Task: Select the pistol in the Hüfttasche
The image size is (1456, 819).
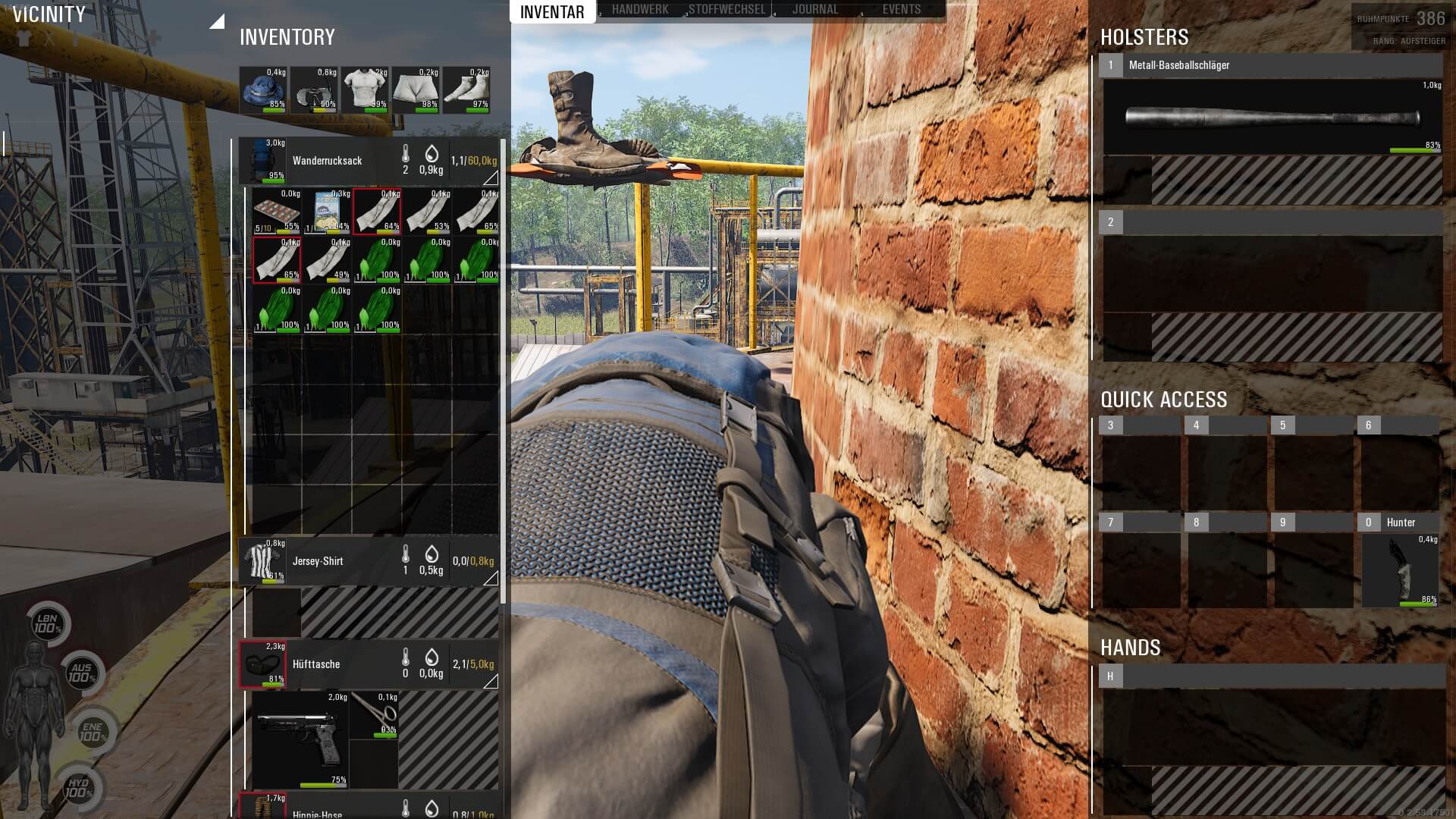Action: (x=299, y=740)
